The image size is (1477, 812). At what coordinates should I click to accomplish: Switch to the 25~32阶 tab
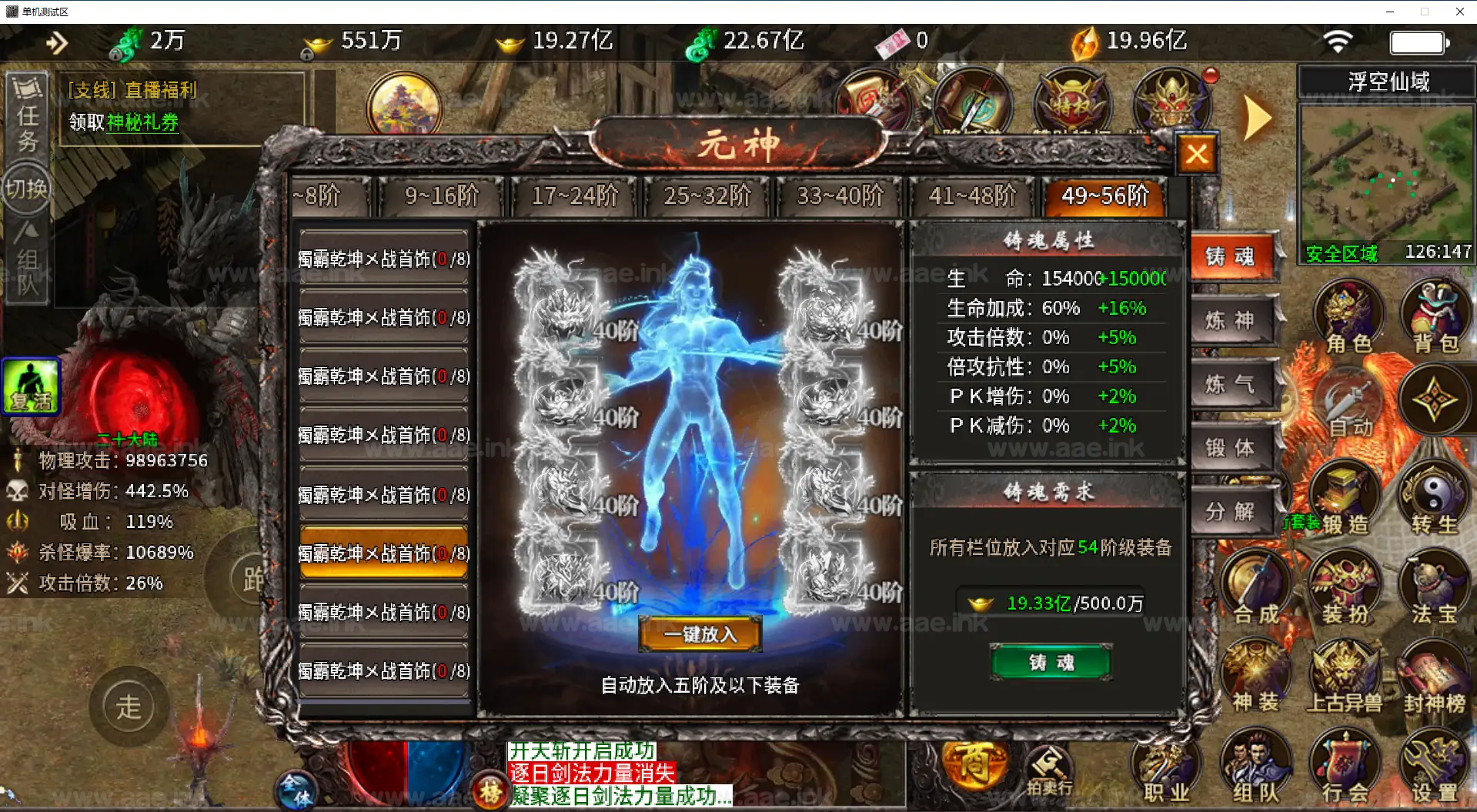pos(706,197)
